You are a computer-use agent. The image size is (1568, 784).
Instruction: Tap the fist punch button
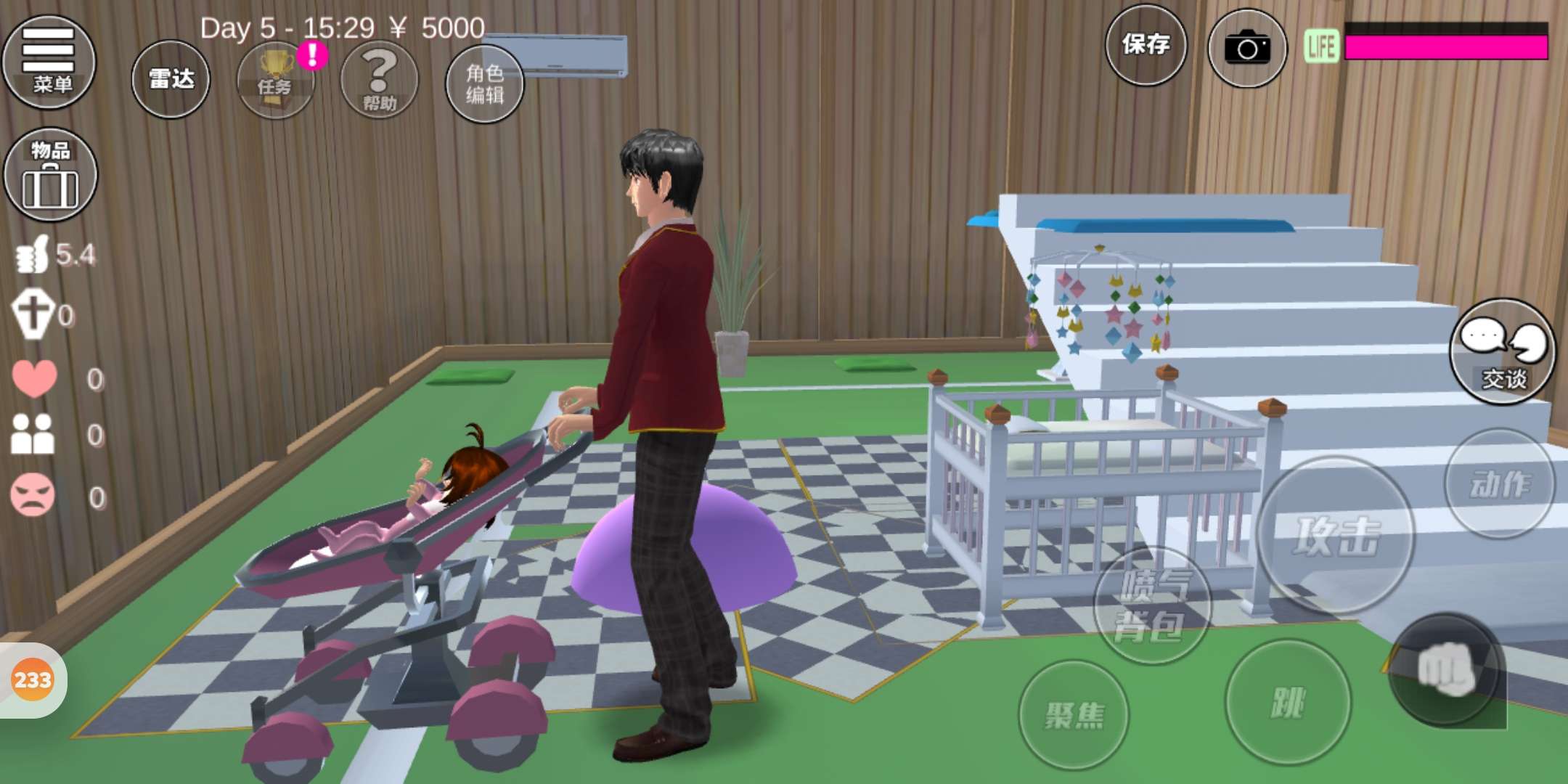tap(1445, 669)
